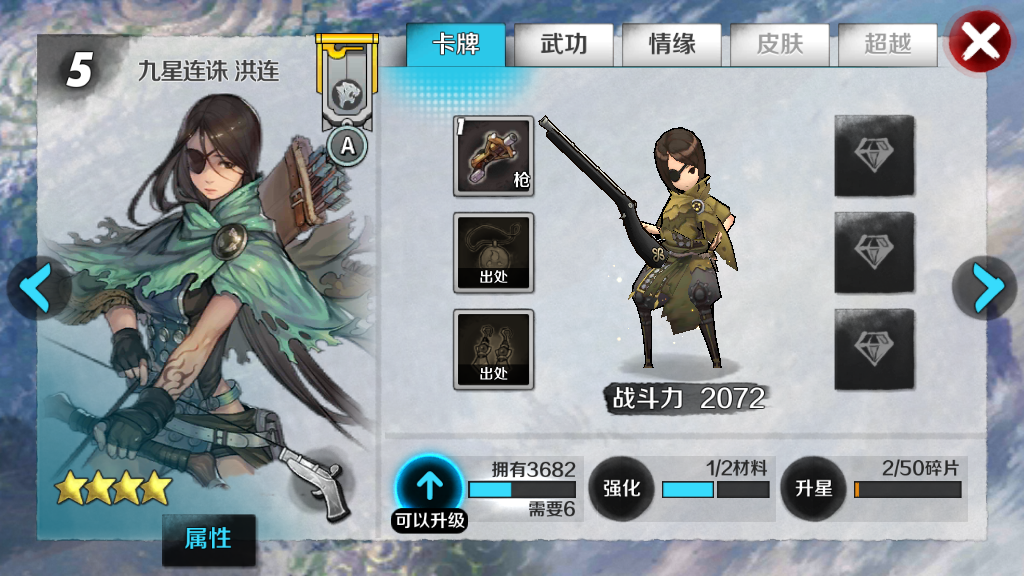Image resolution: width=1024 pixels, height=576 pixels.
Task: Go to next character with right arrow
Action: [x=987, y=288]
